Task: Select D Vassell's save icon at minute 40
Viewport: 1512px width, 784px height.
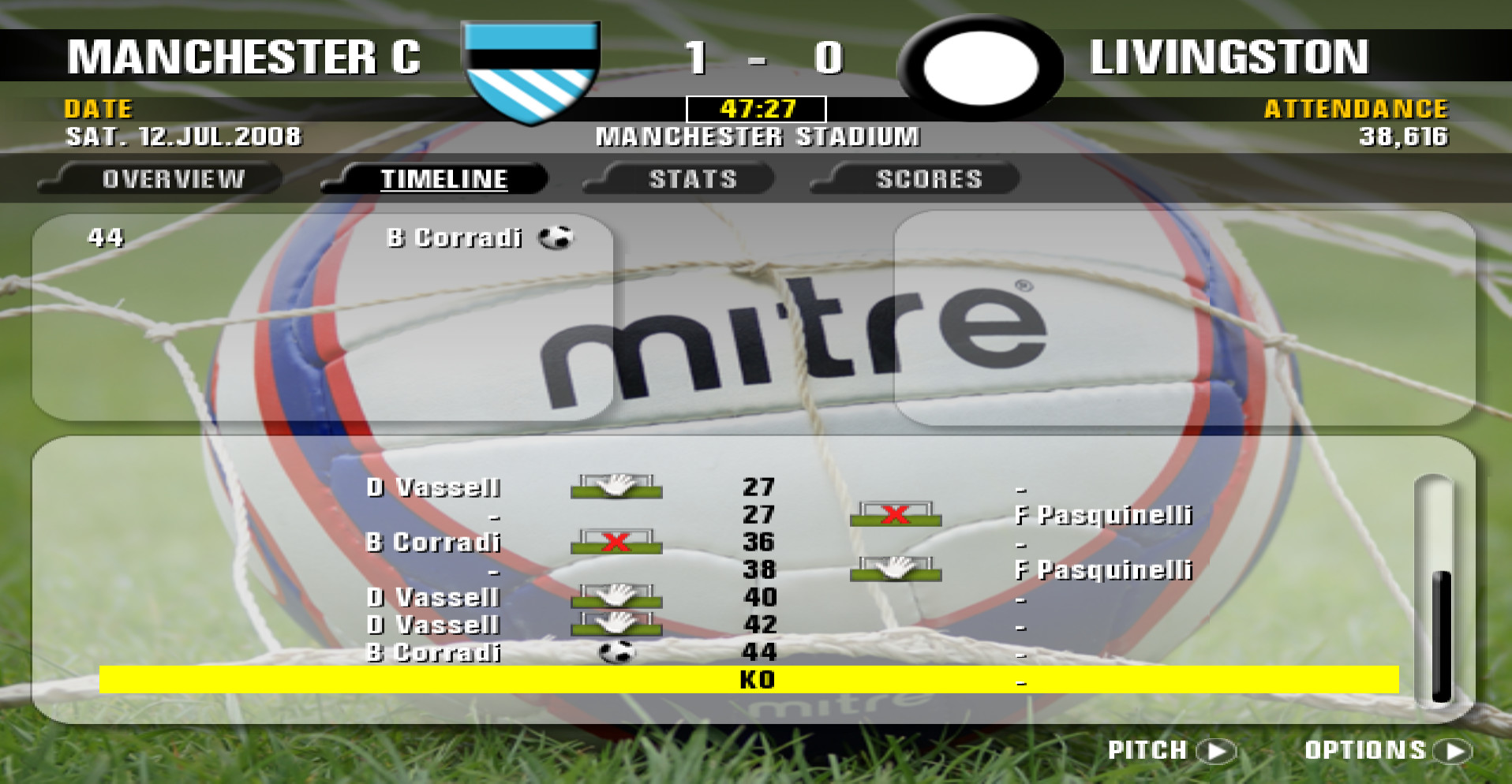Action: [616, 598]
